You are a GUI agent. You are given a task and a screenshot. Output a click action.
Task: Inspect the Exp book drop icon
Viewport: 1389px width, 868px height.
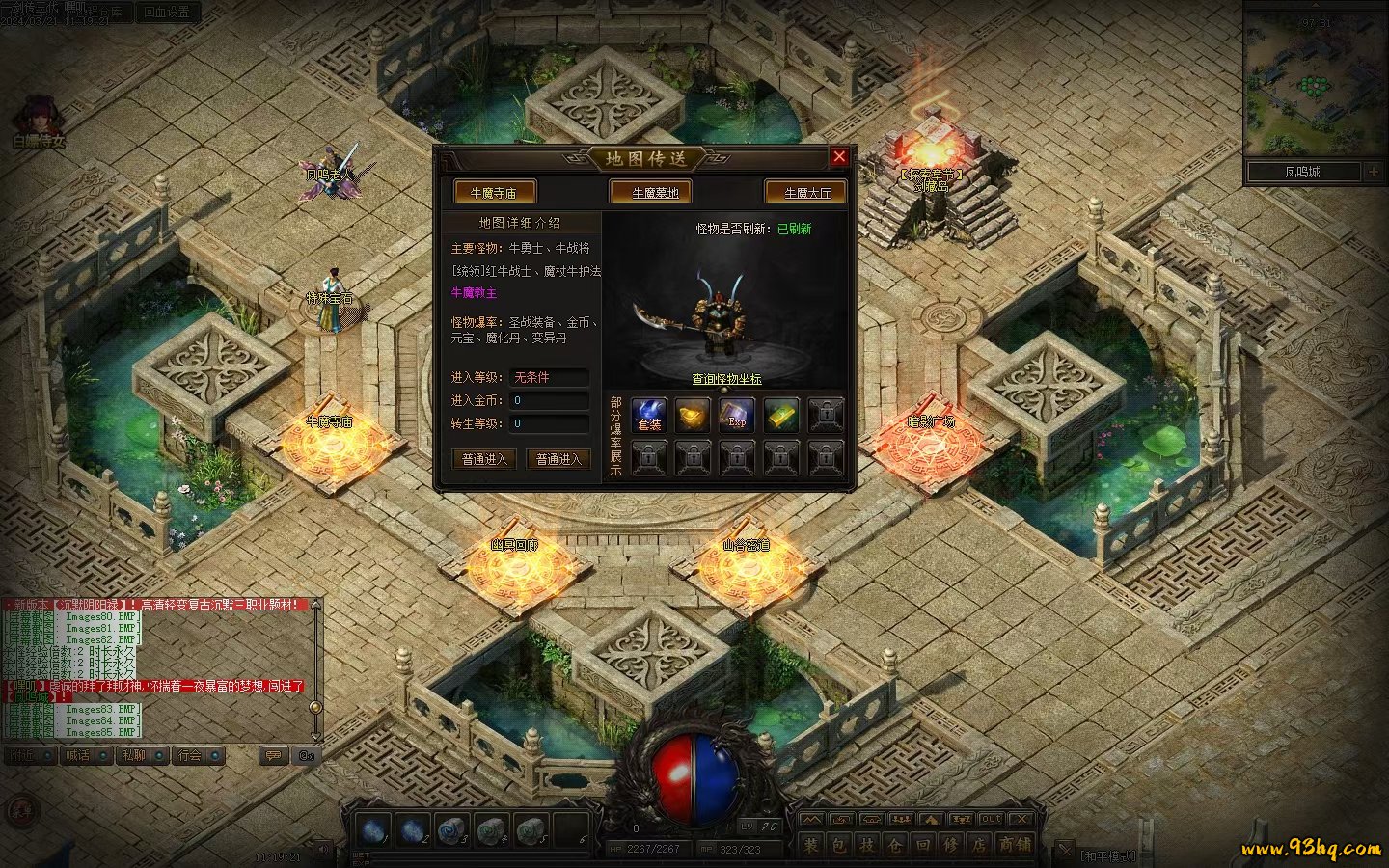(737, 415)
